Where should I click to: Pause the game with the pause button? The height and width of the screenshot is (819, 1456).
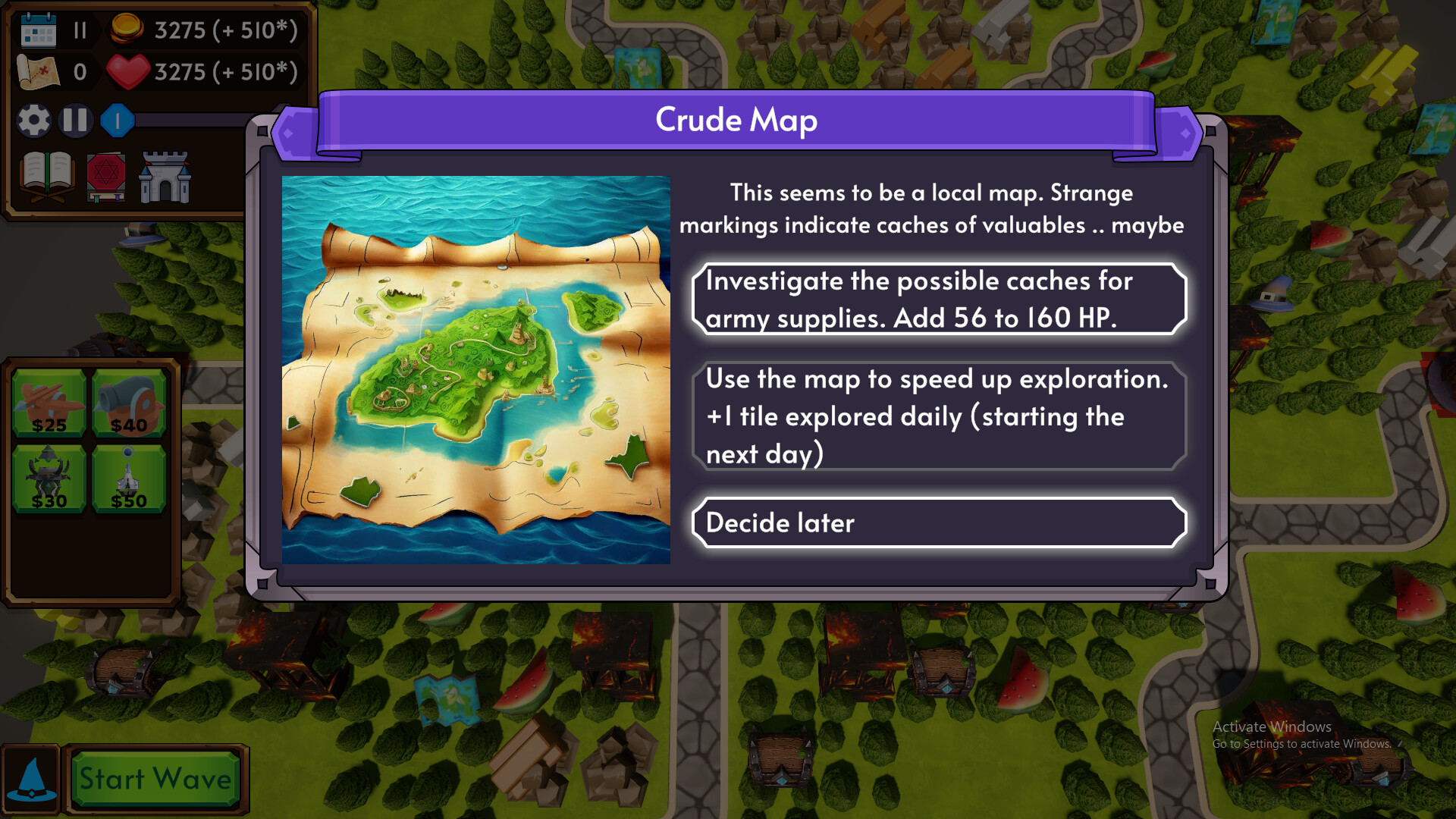[75, 120]
